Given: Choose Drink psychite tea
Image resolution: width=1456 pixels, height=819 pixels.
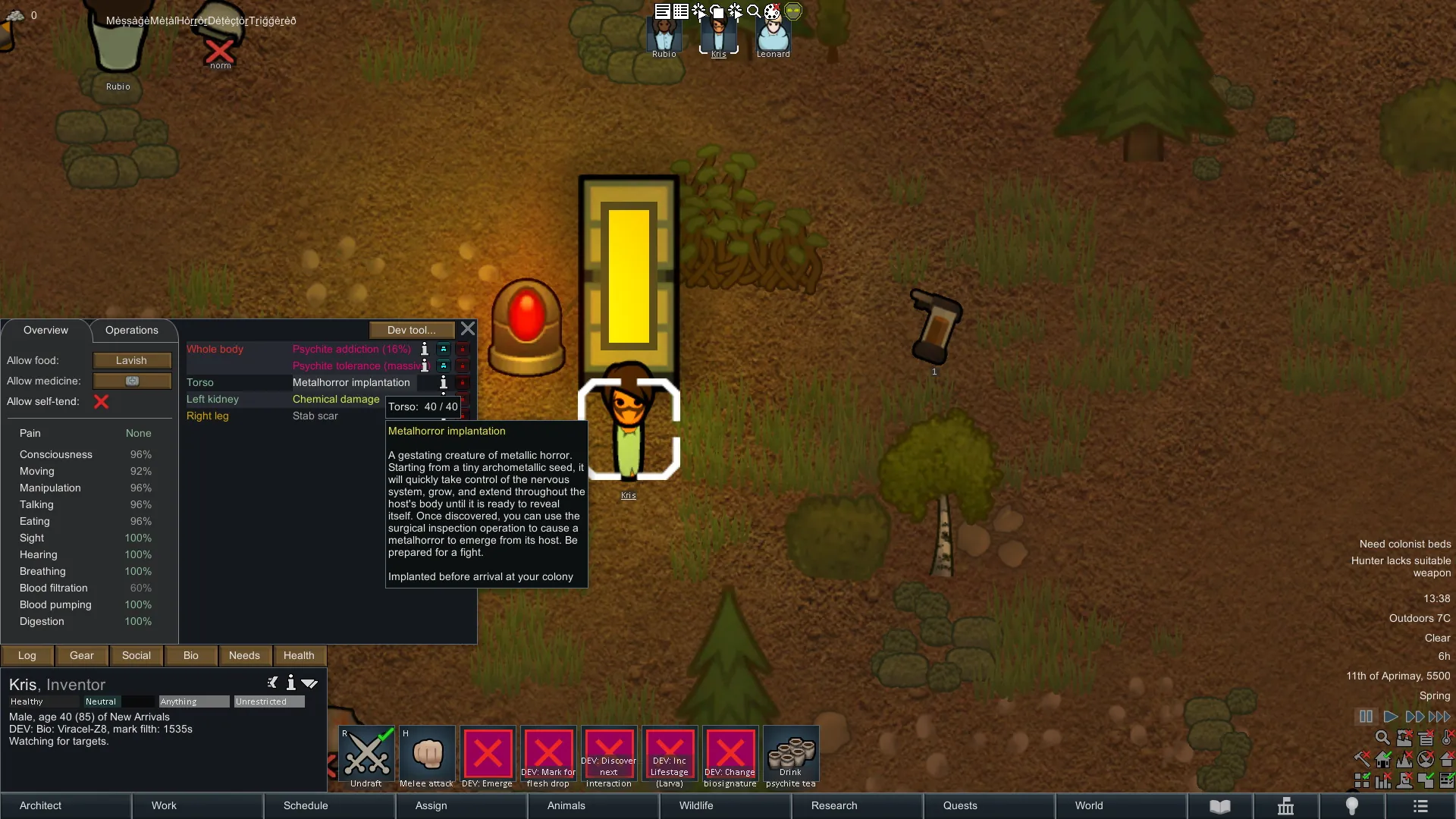Looking at the screenshot, I should [791, 756].
